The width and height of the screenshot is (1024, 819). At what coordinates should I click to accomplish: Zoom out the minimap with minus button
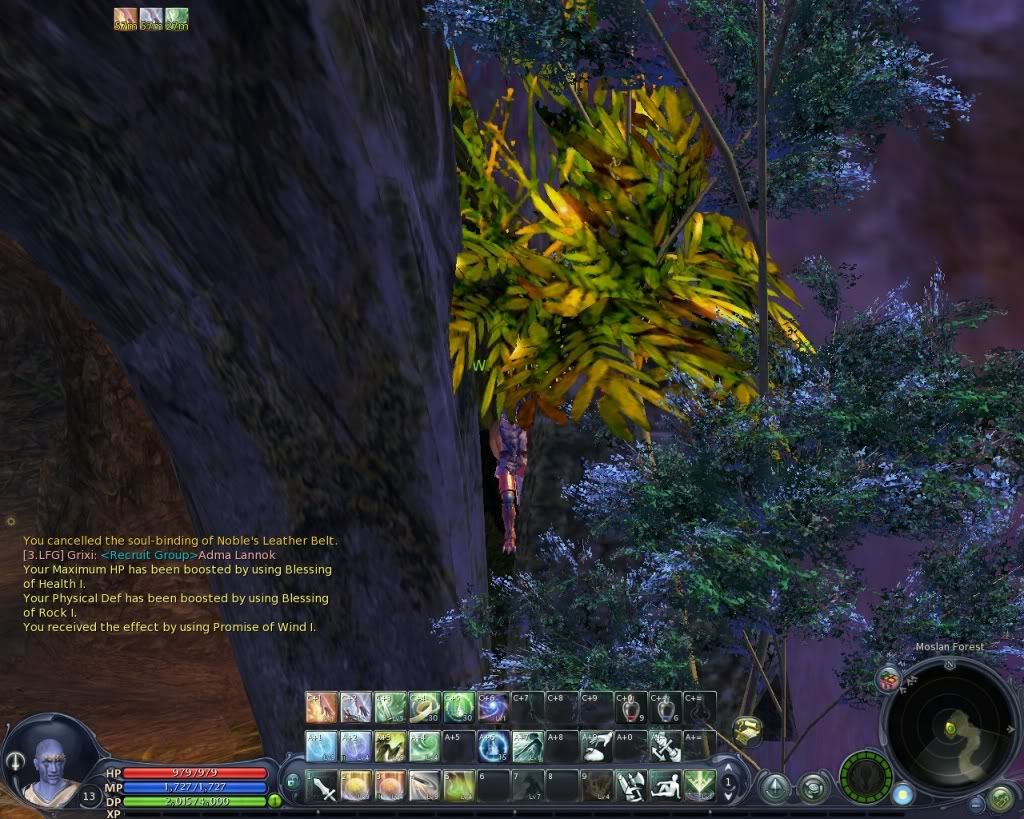coord(976,803)
